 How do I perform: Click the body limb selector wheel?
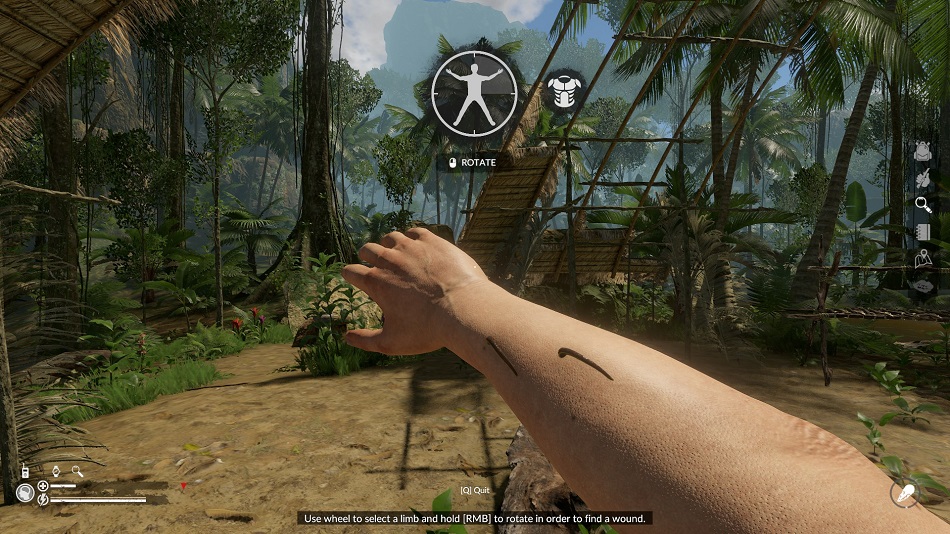coord(474,94)
